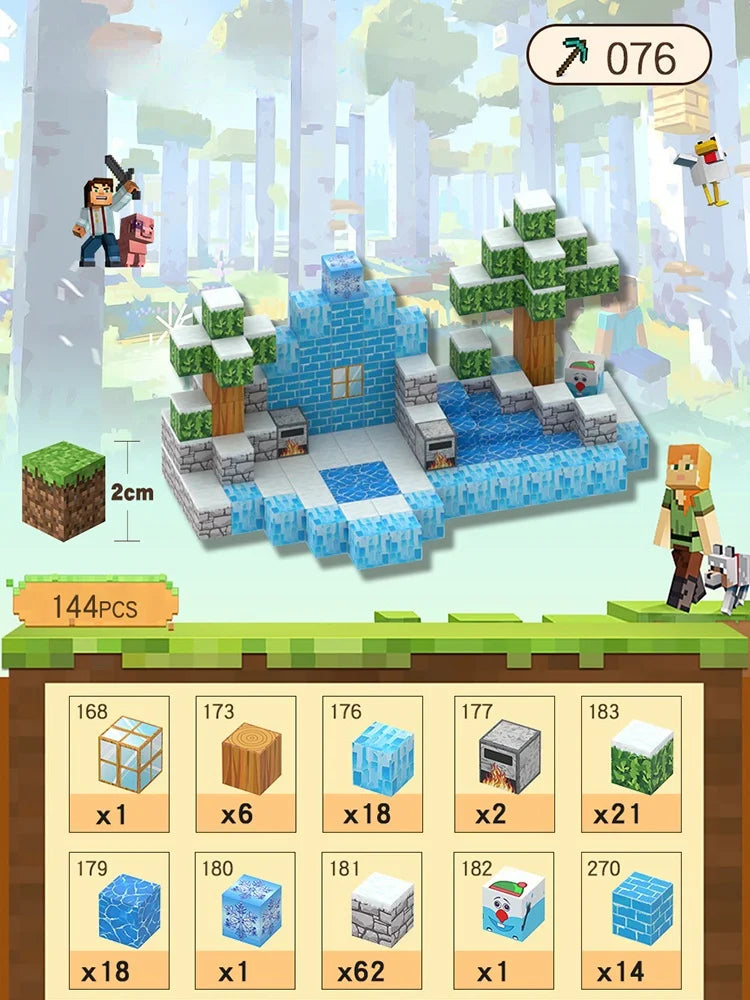
Task: Select the snowy stone brick slot
Action: pyautogui.click(x=373, y=920)
